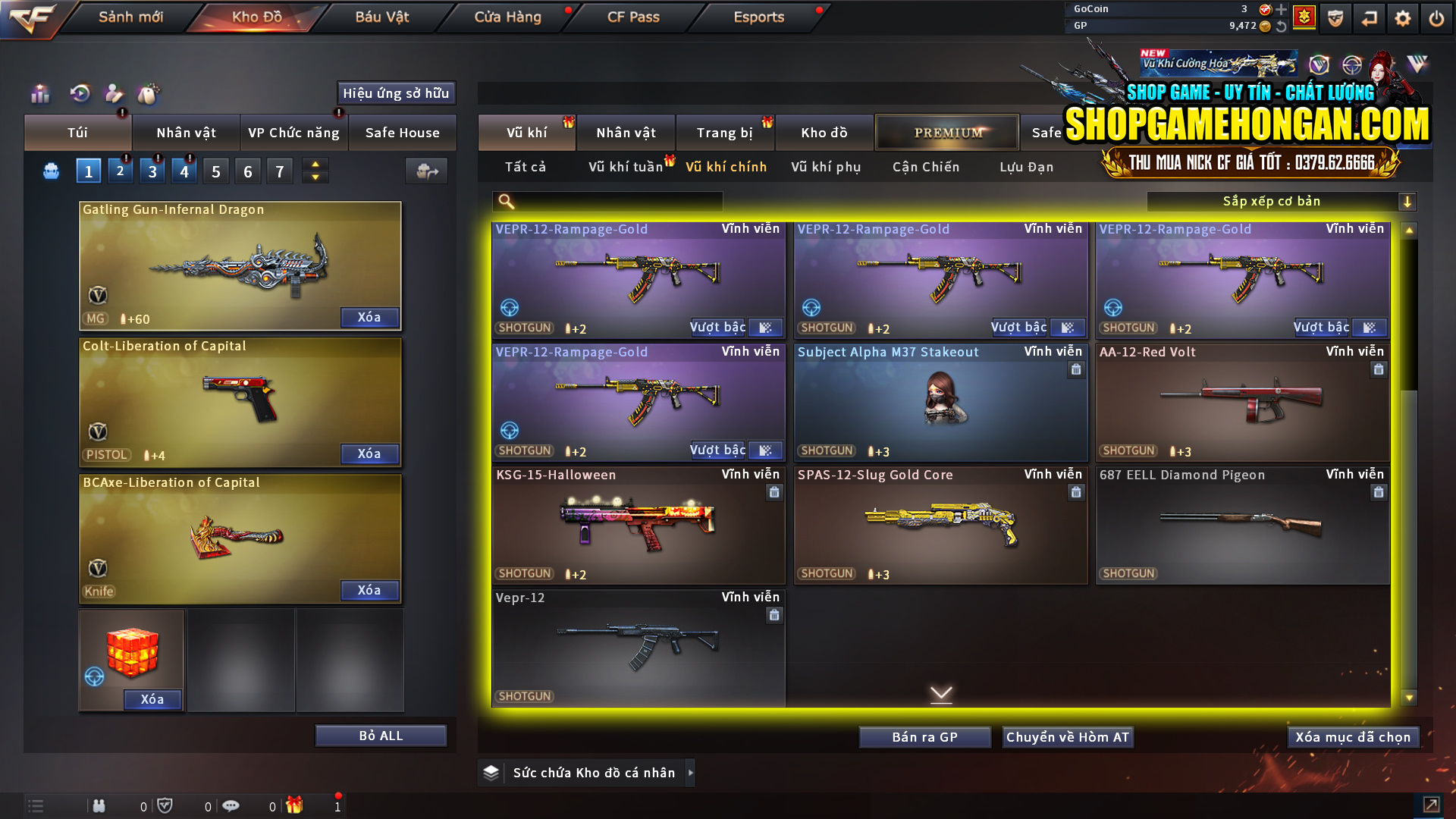
Task: Select the character enhancement icon
Action: (113, 94)
